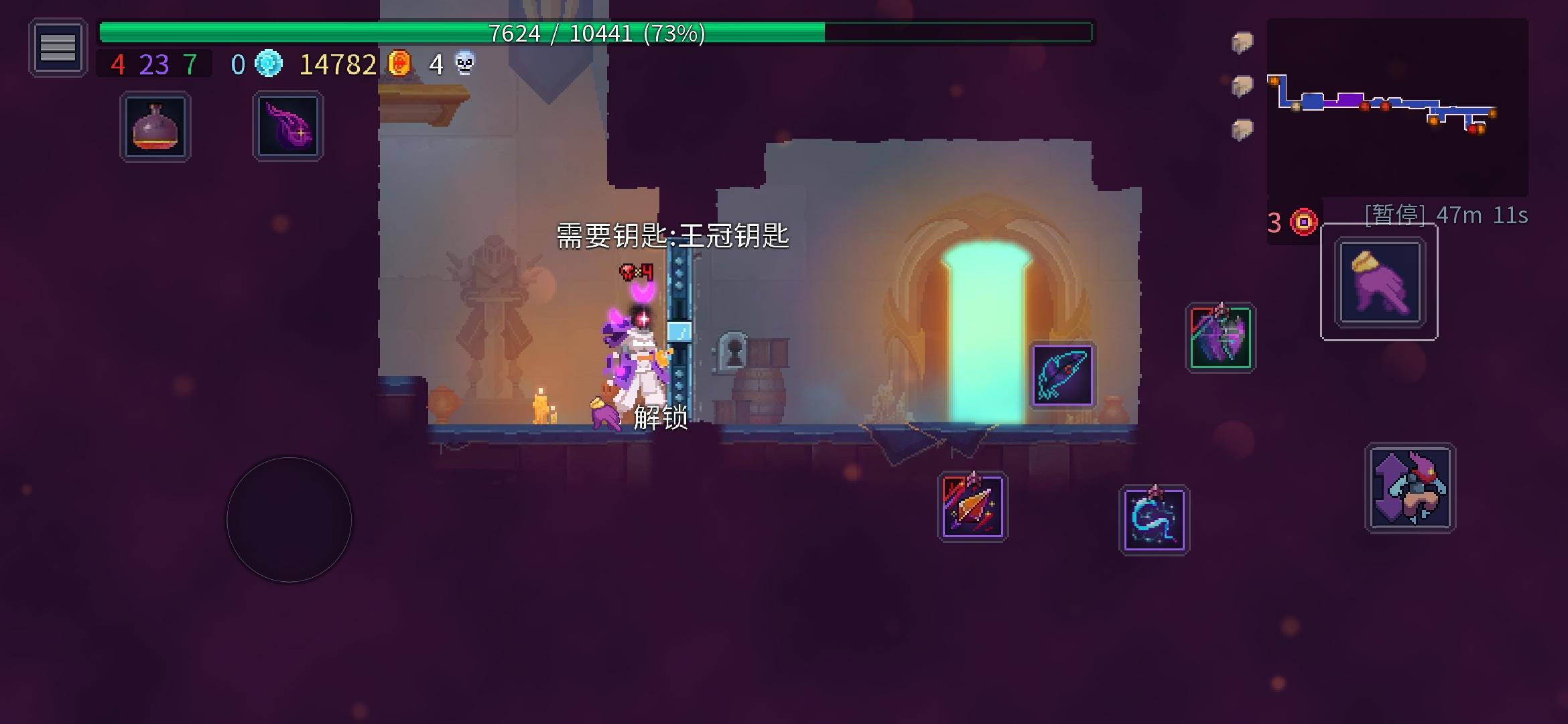Tap the skull kill-counter icon
The width and height of the screenshot is (1568, 724).
[462, 65]
